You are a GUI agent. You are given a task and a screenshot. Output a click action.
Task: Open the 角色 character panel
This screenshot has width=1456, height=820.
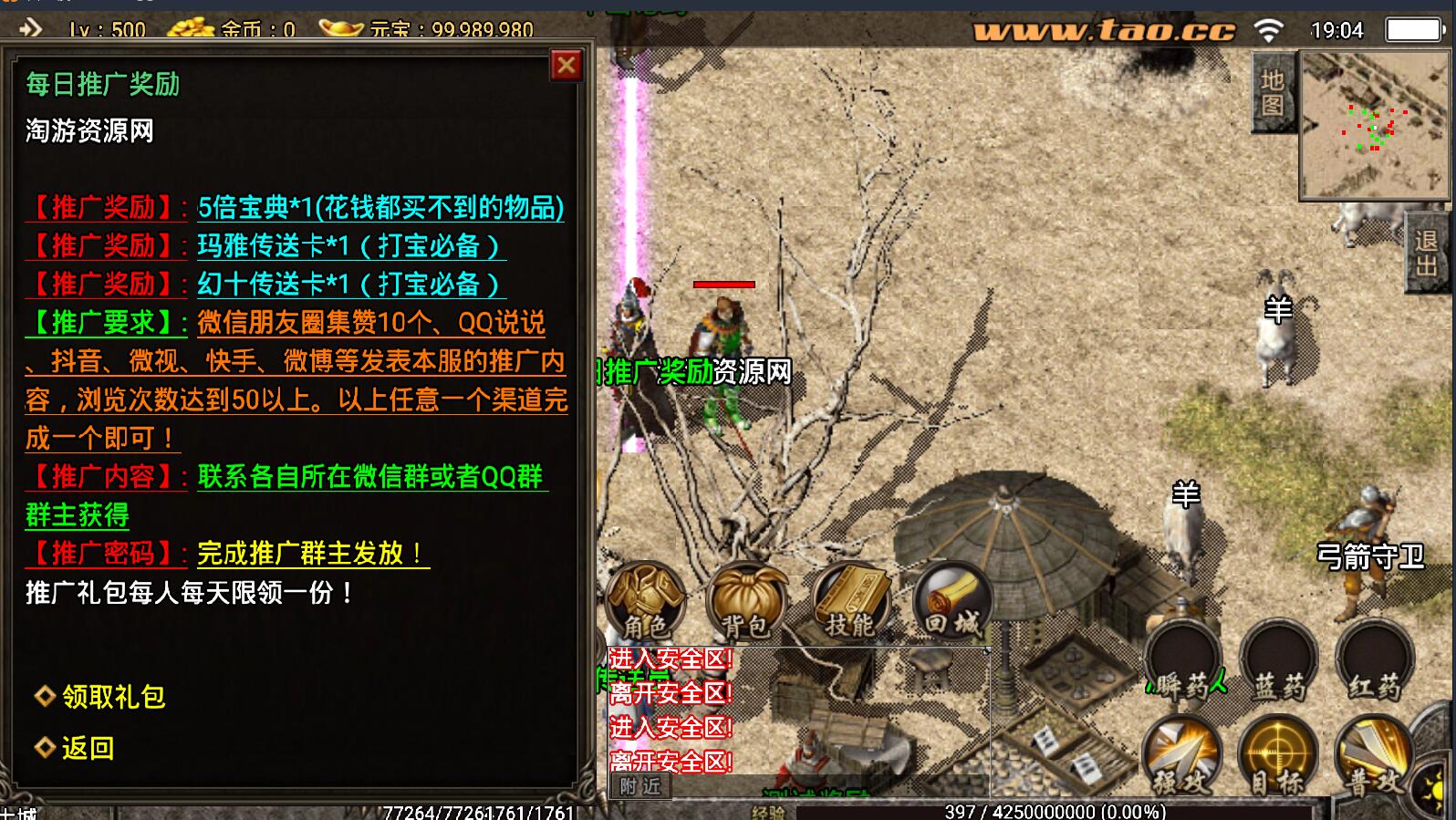click(645, 599)
